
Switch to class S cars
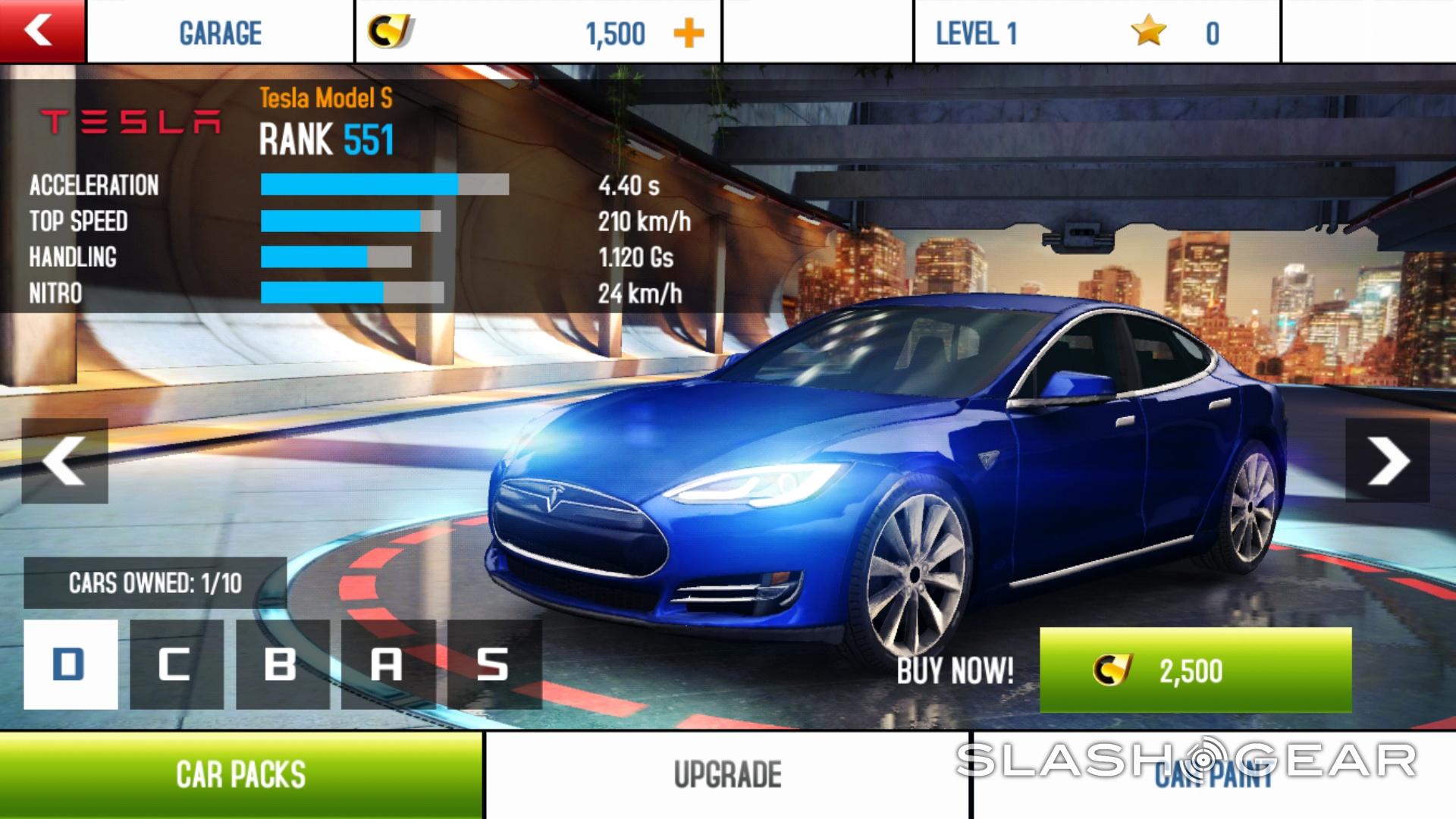click(494, 664)
